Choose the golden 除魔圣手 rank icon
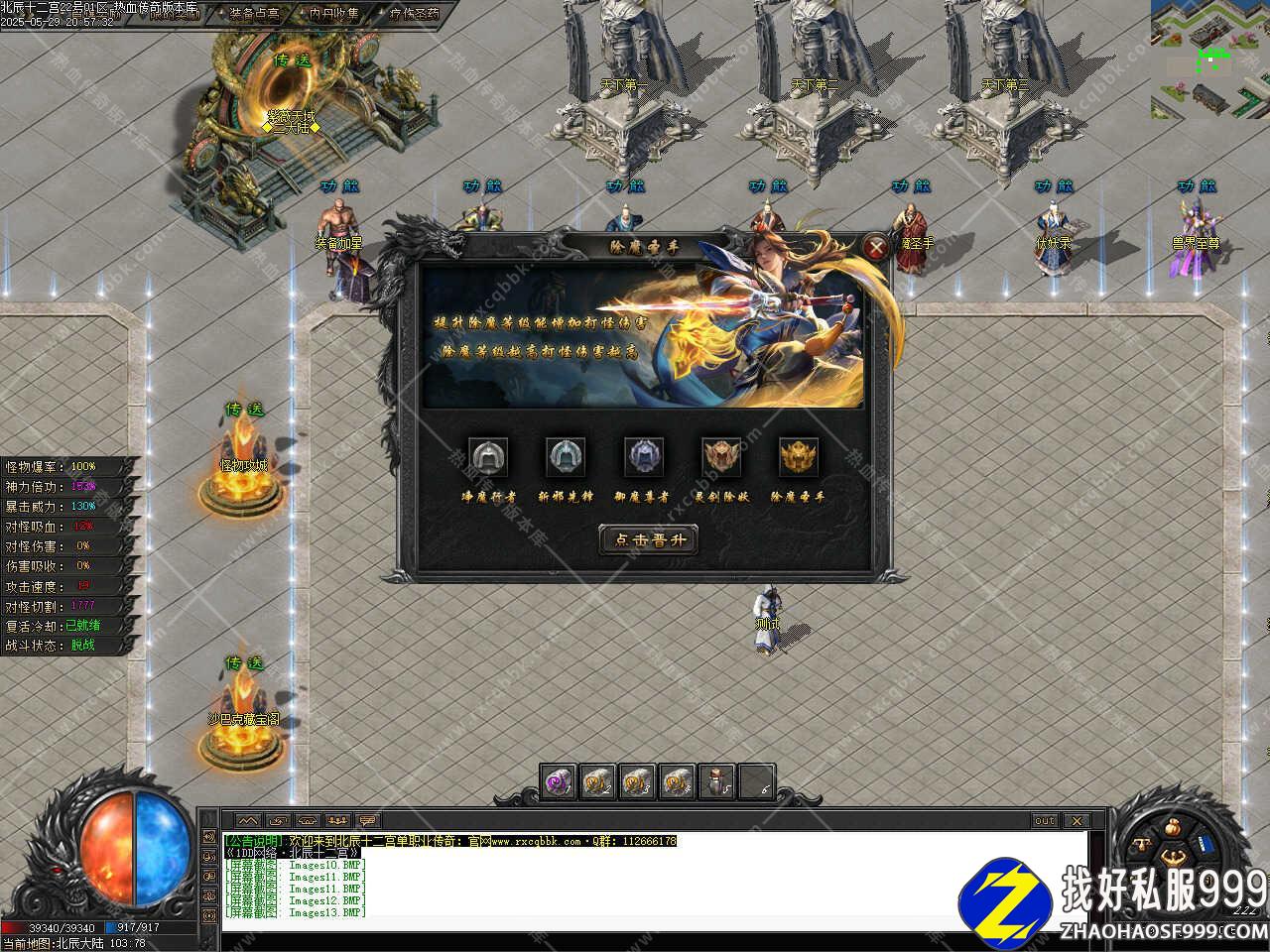1270x952 pixels. pos(799,457)
